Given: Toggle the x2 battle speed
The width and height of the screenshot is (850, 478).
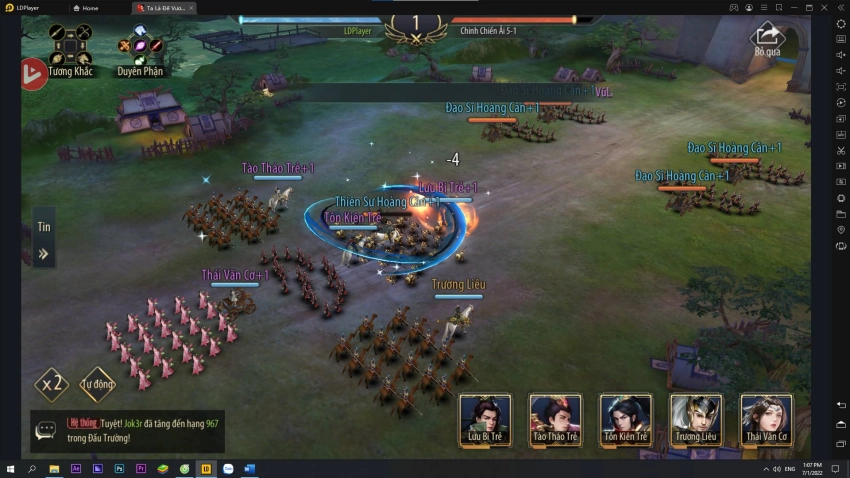Looking at the screenshot, I should click(x=52, y=384).
